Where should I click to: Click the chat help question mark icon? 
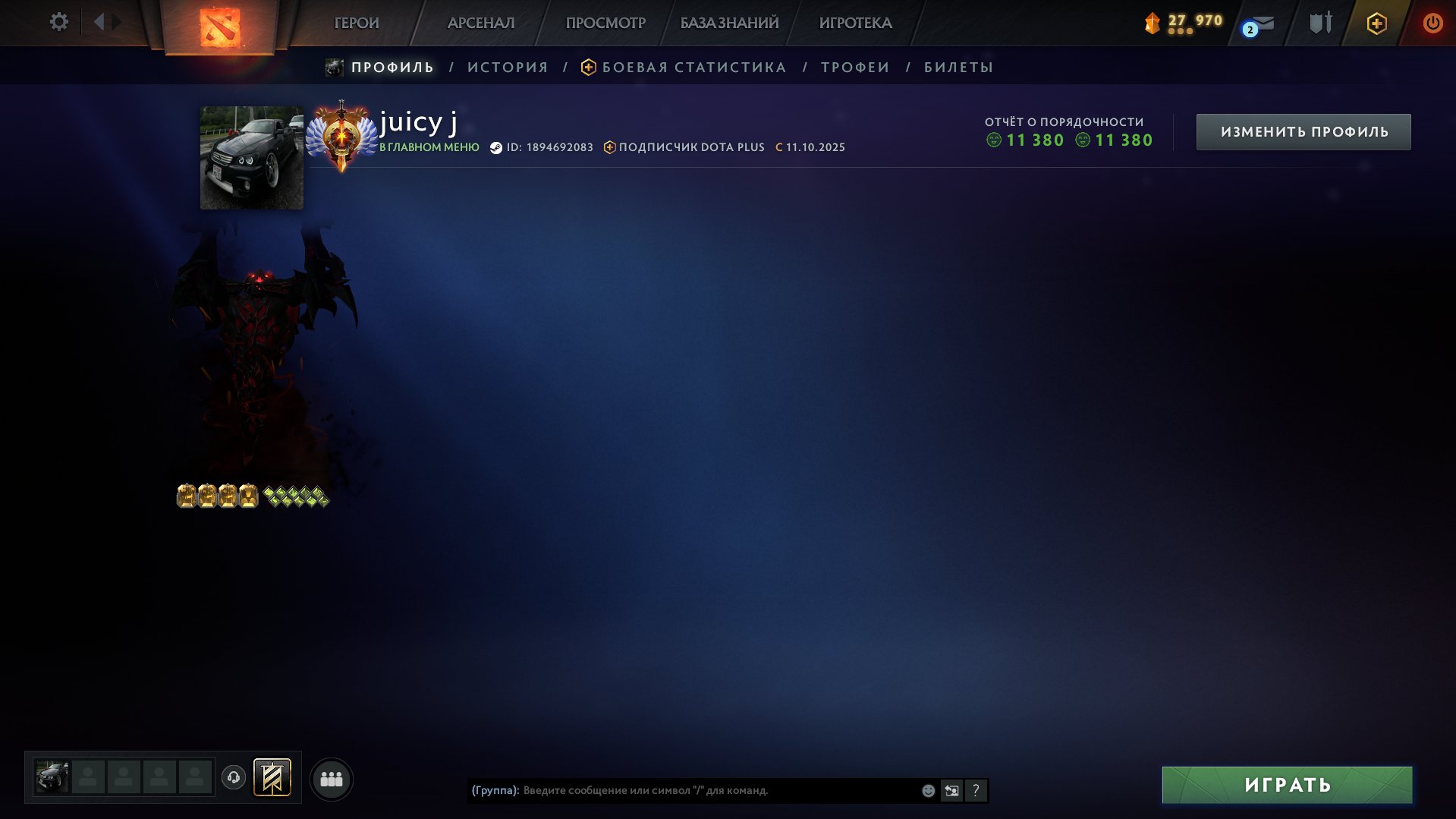pyautogui.click(x=976, y=790)
